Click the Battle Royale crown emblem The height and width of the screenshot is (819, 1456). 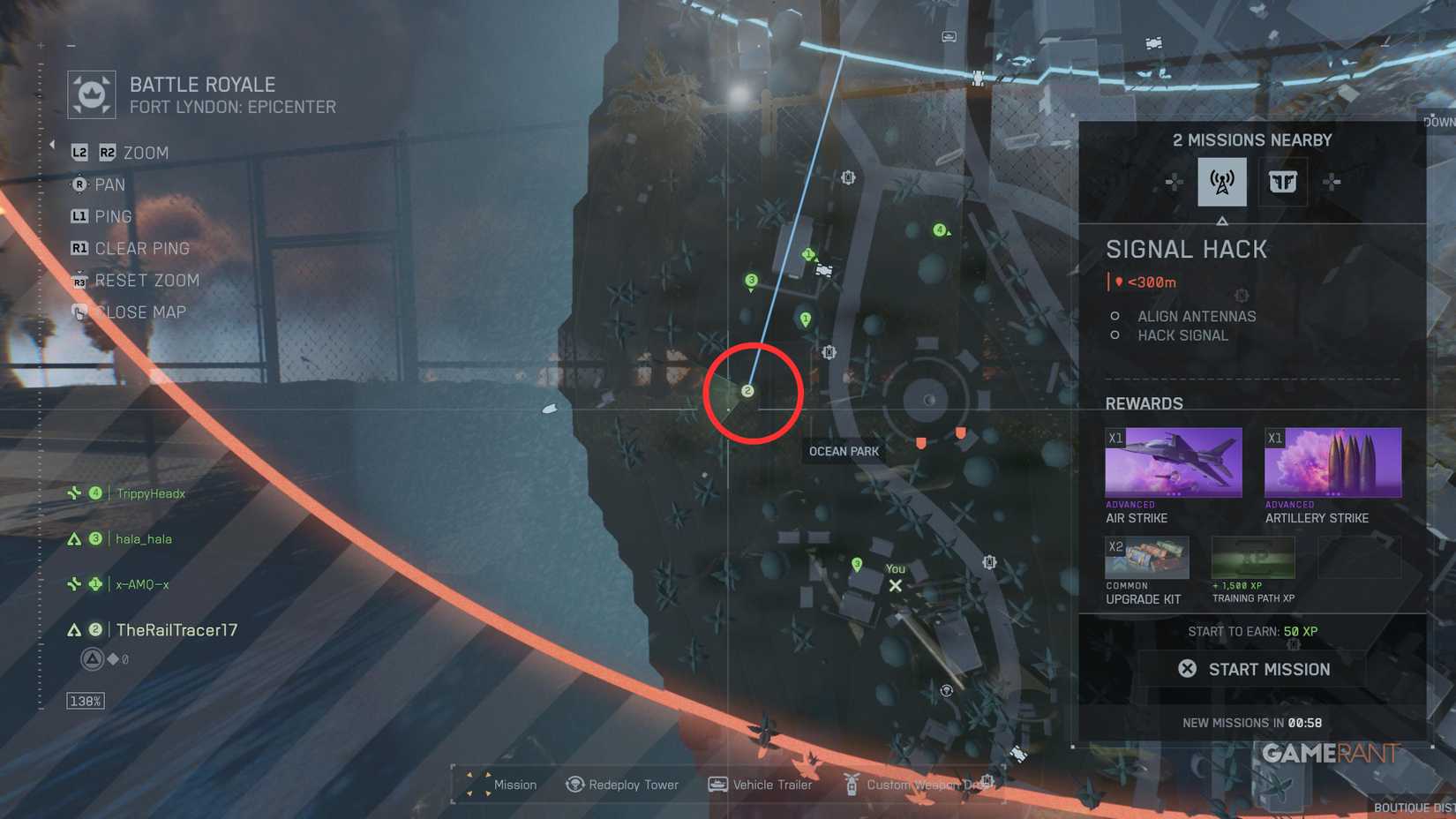click(91, 93)
